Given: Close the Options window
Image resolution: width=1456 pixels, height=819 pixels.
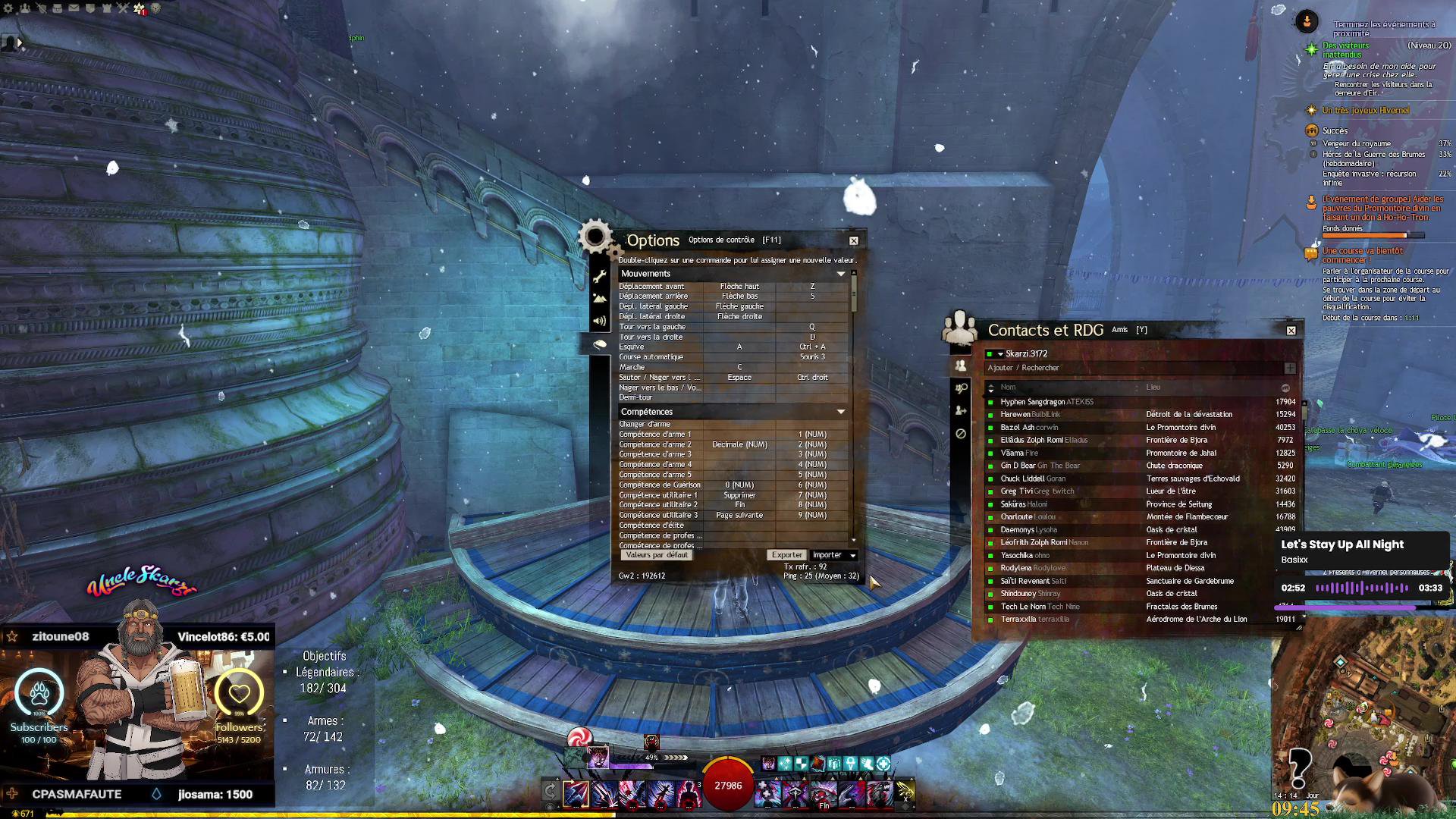Looking at the screenshot, I should (x=854, y=240).
